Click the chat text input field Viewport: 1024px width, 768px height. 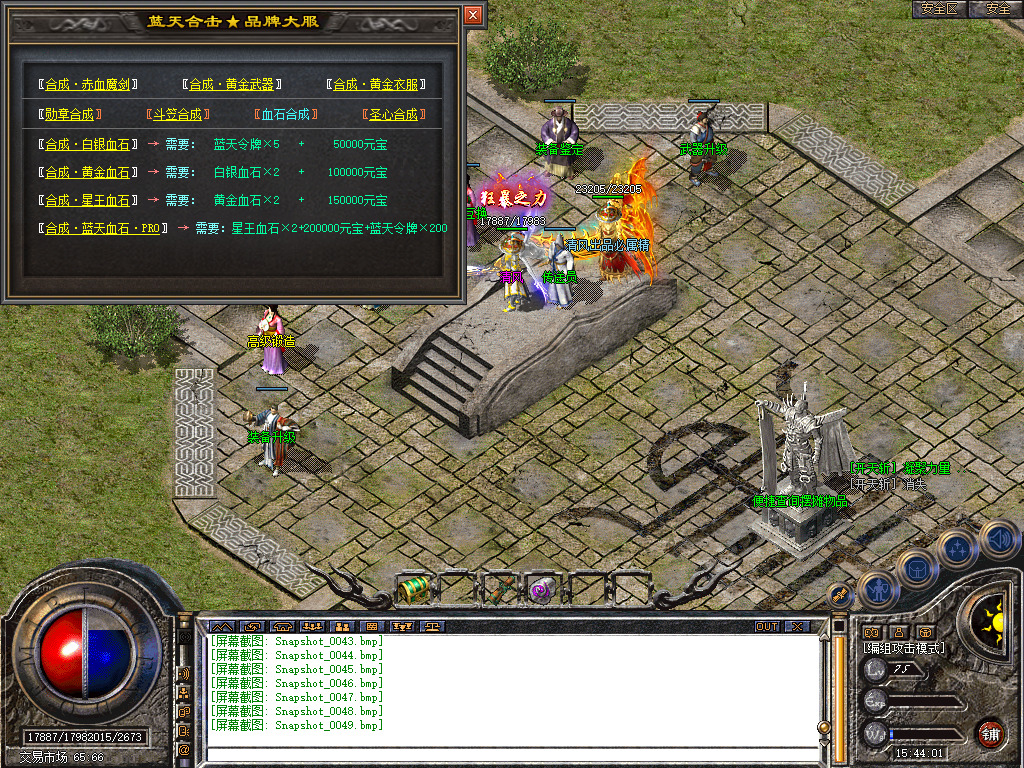pos(510,754)
